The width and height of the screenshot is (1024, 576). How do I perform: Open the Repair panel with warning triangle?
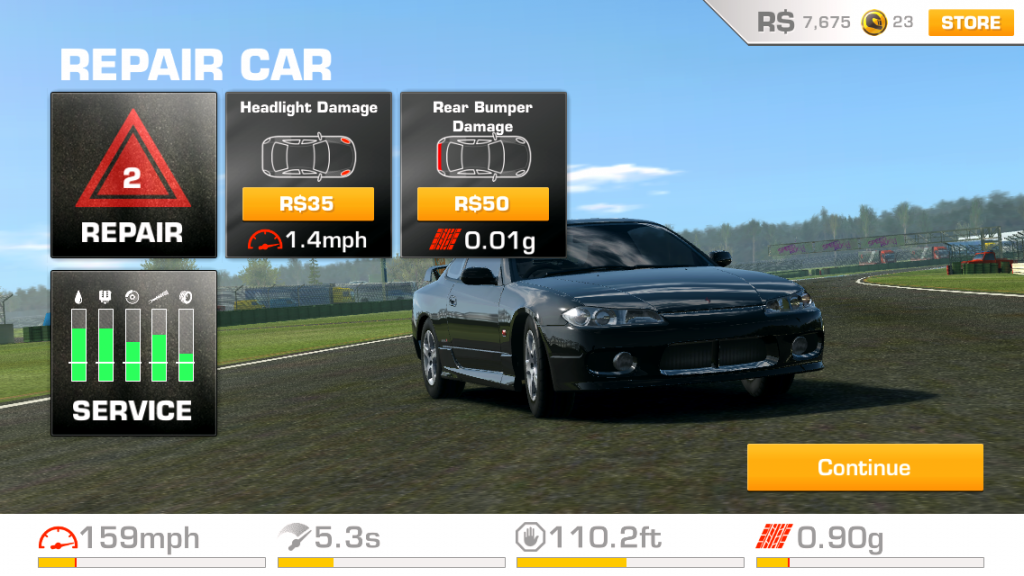133,175
